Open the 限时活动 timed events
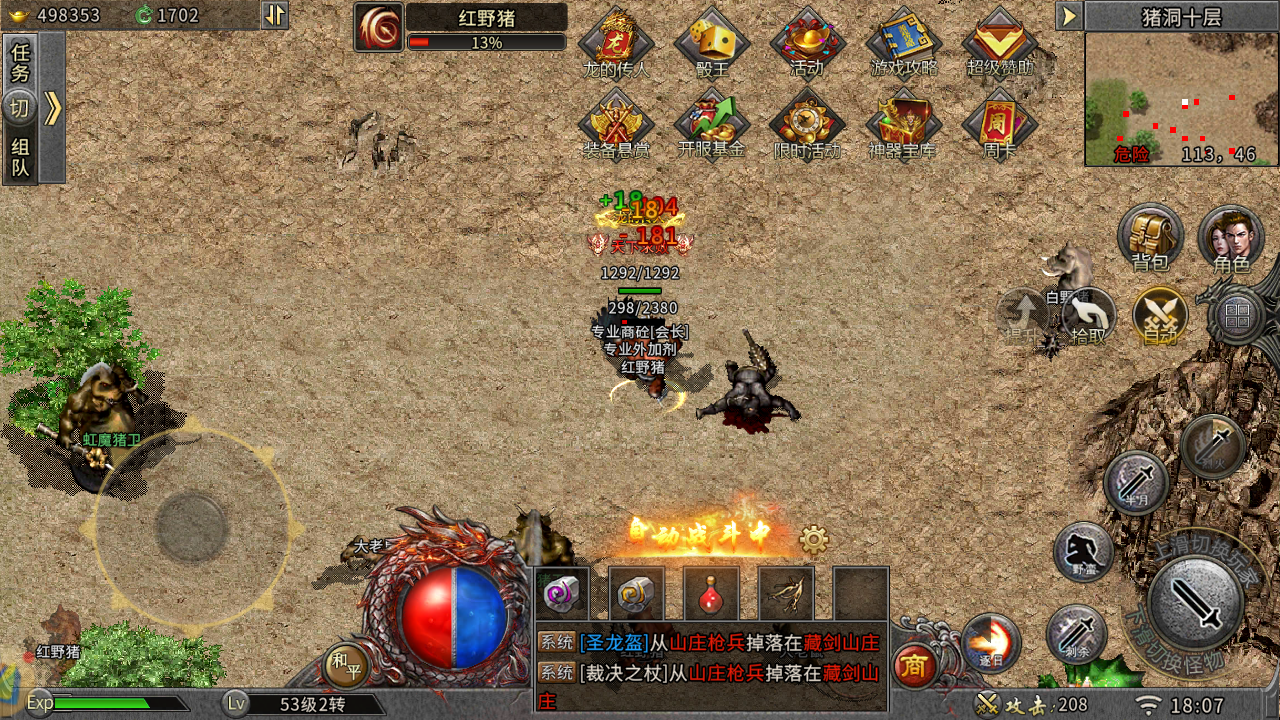The width and height of the screenshot is (1280, 720). click(808, 125)
